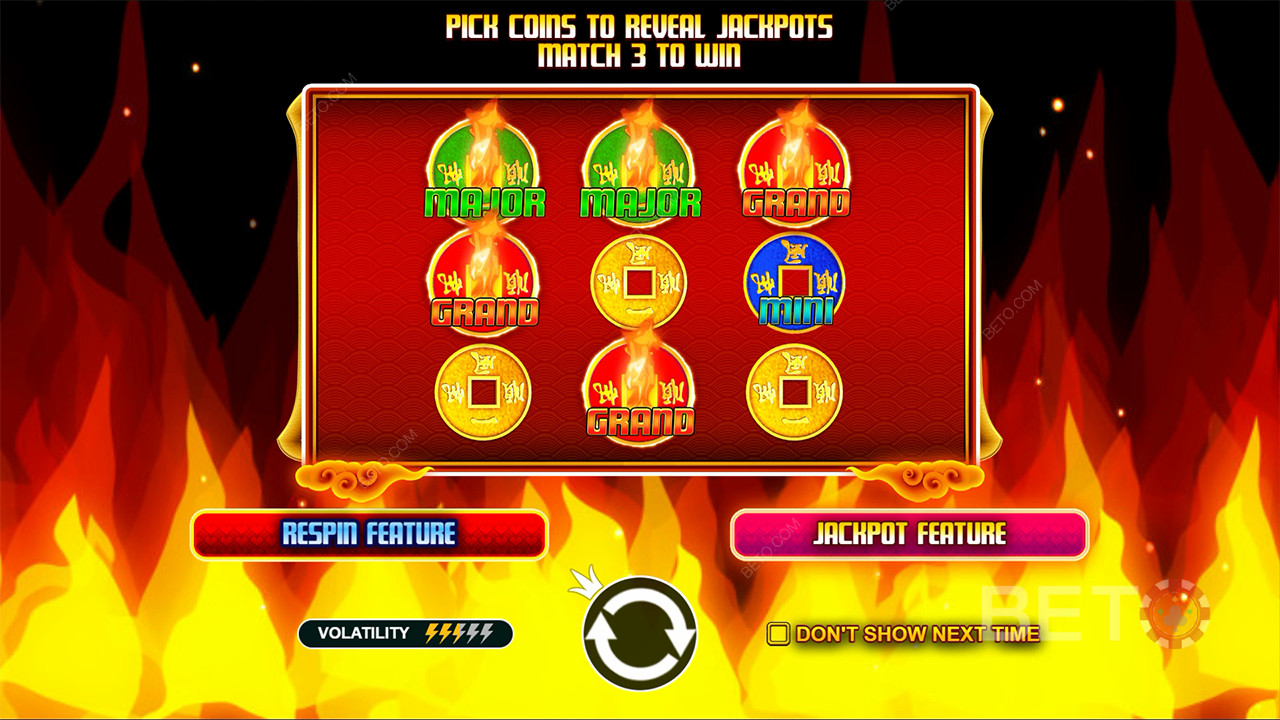Reveal the GRAND coin on the bottom row
The width and height of the screenshot is (1280, 720).
point(640,390)
